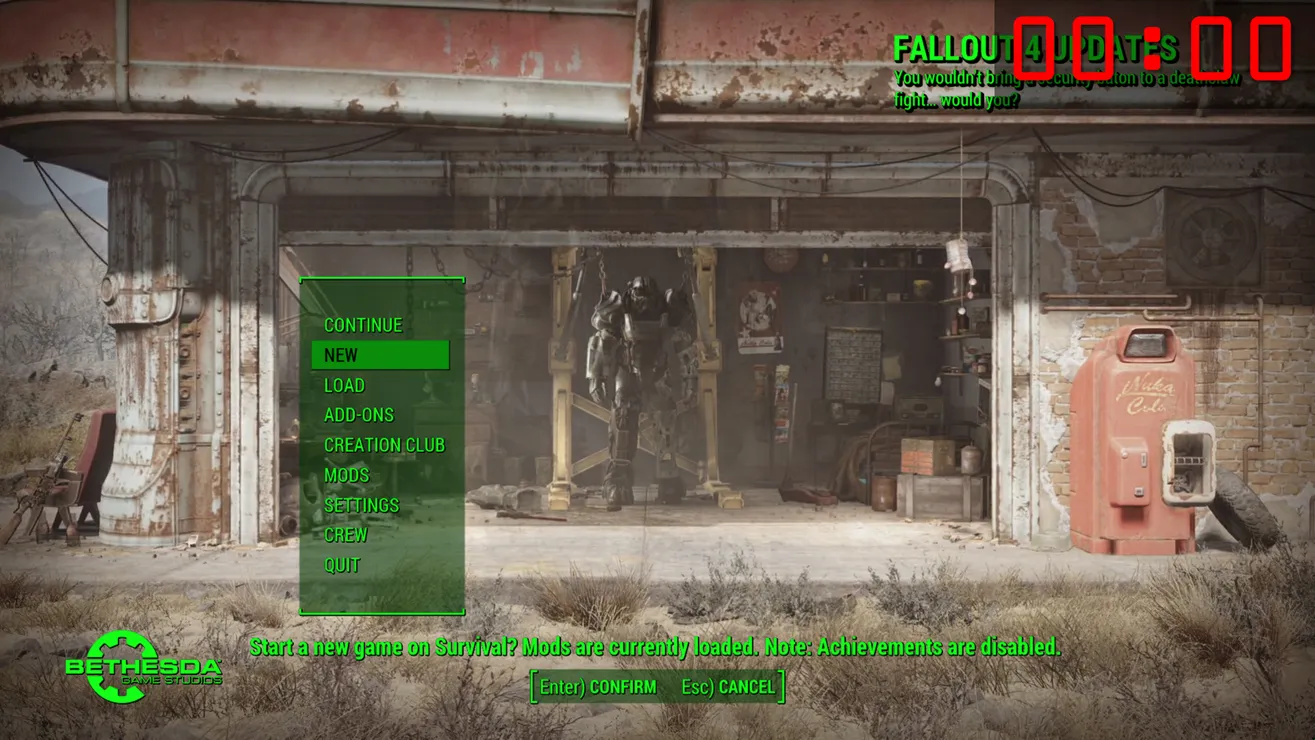Viewport: 1315px width, 740px height.
Task: Open the Mods menu
Action: 346,475
